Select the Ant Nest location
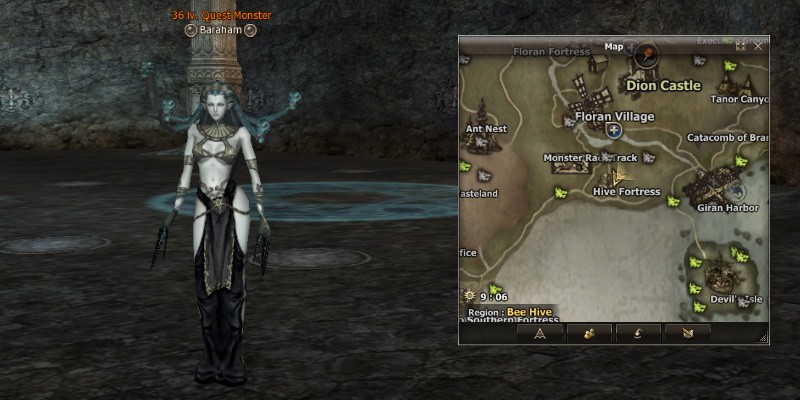The width and height of the screenshot is (800, 400). click(486, 128)
